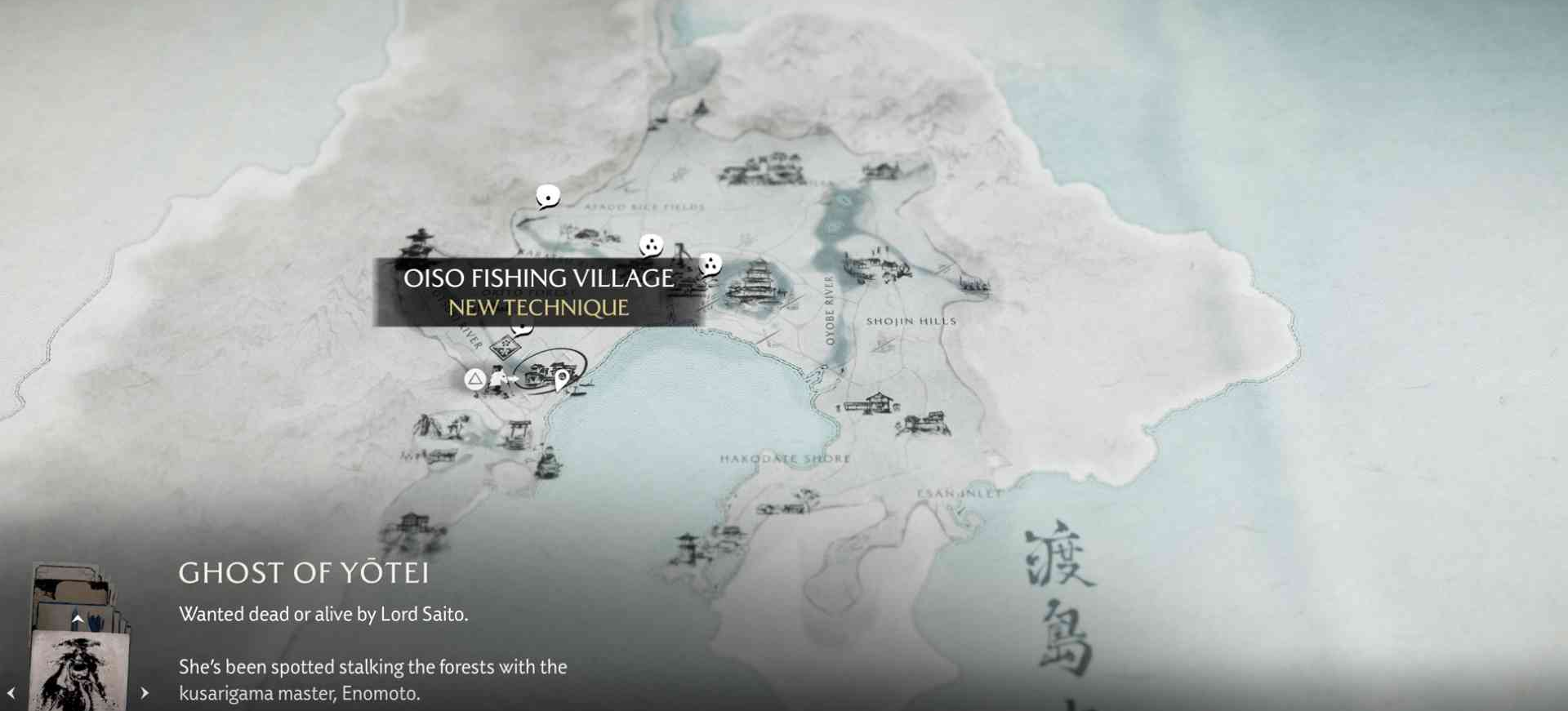Screen dimensions: 1568x711
Task: Select the single-dot speech bubble near Asado Rice Fields
Action: click(x=548, y=197)
